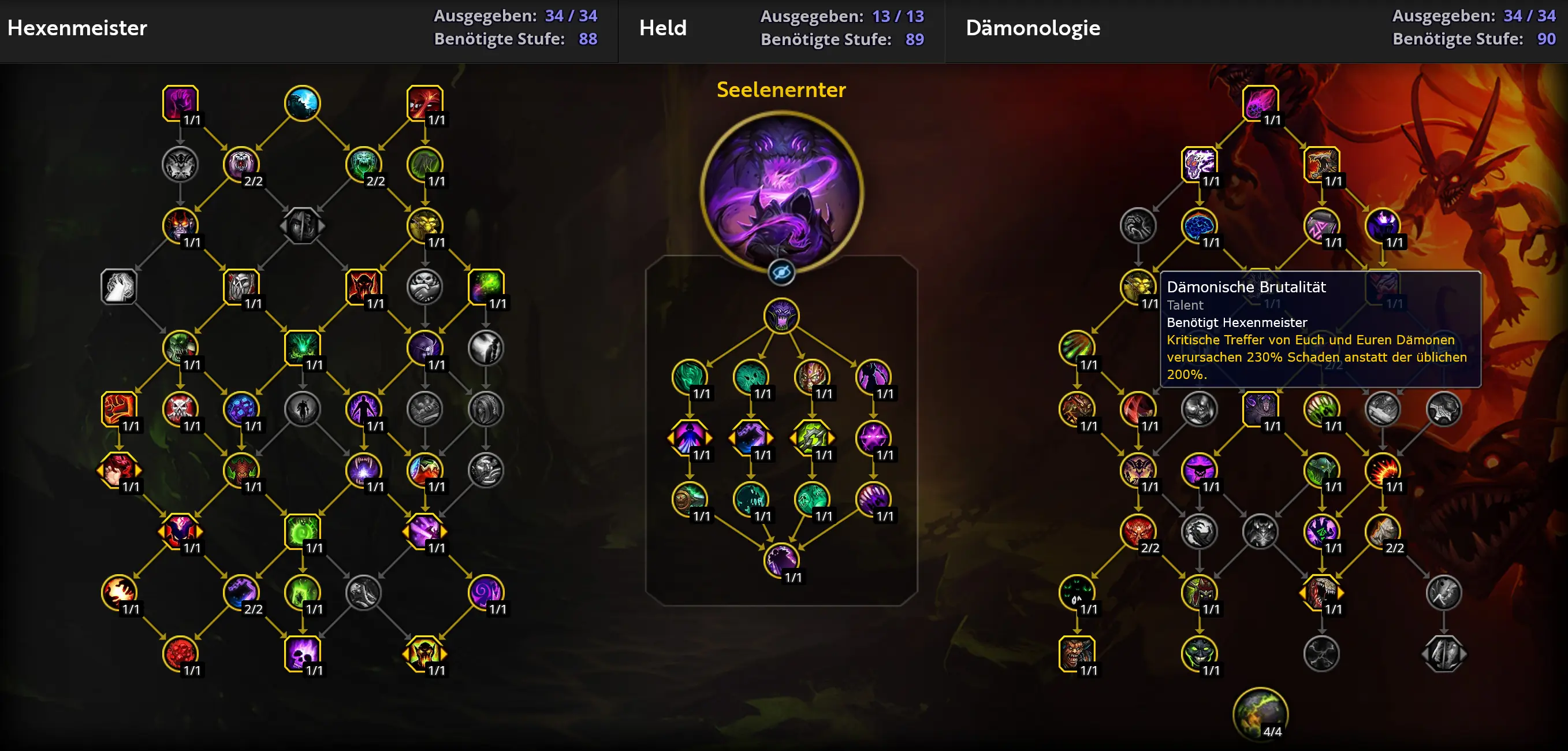This screenshot has height=751, width=1568.
Task: Select the gray unlearned fist talent on left
Action: pyautogui.click(x=120, y=287)
